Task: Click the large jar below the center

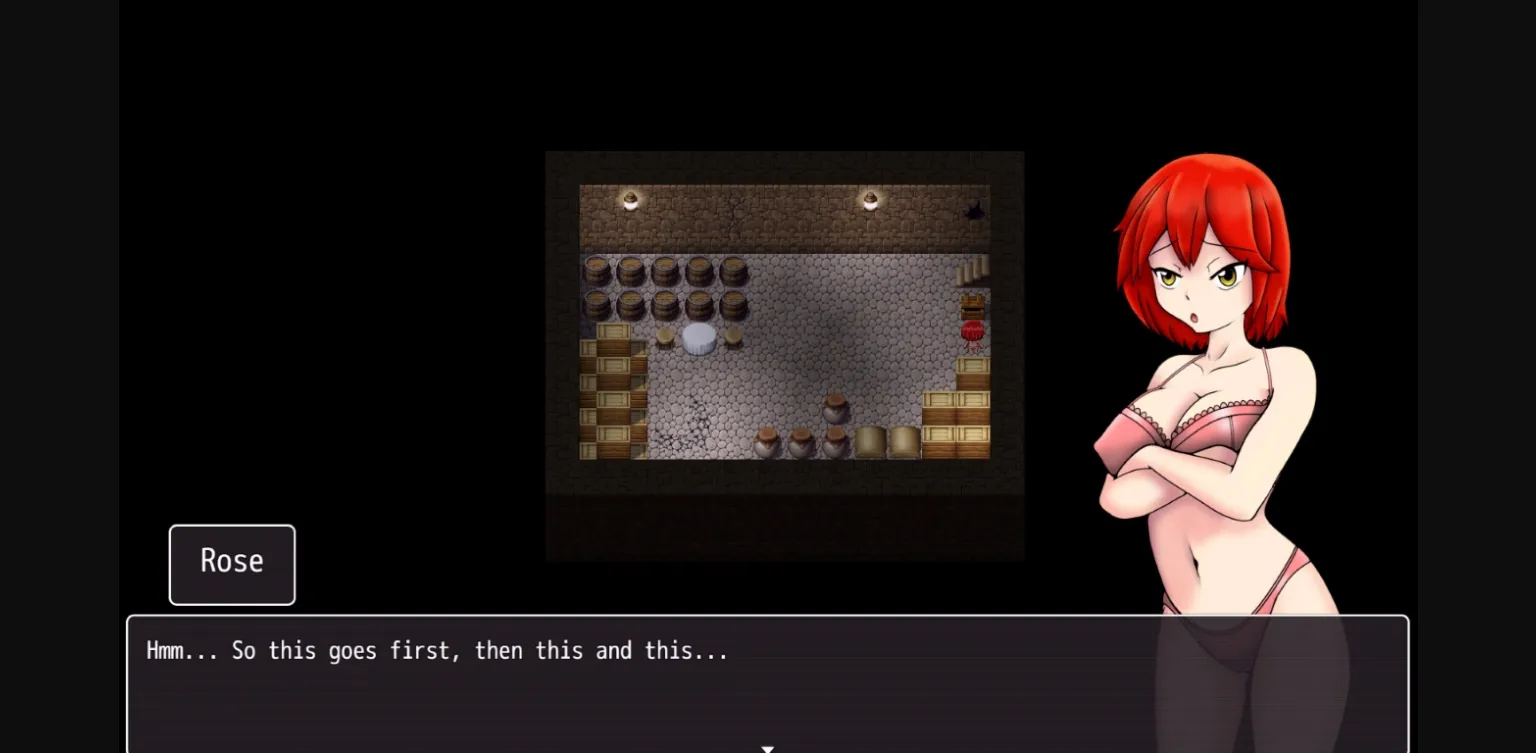Action: coord(833,409)
